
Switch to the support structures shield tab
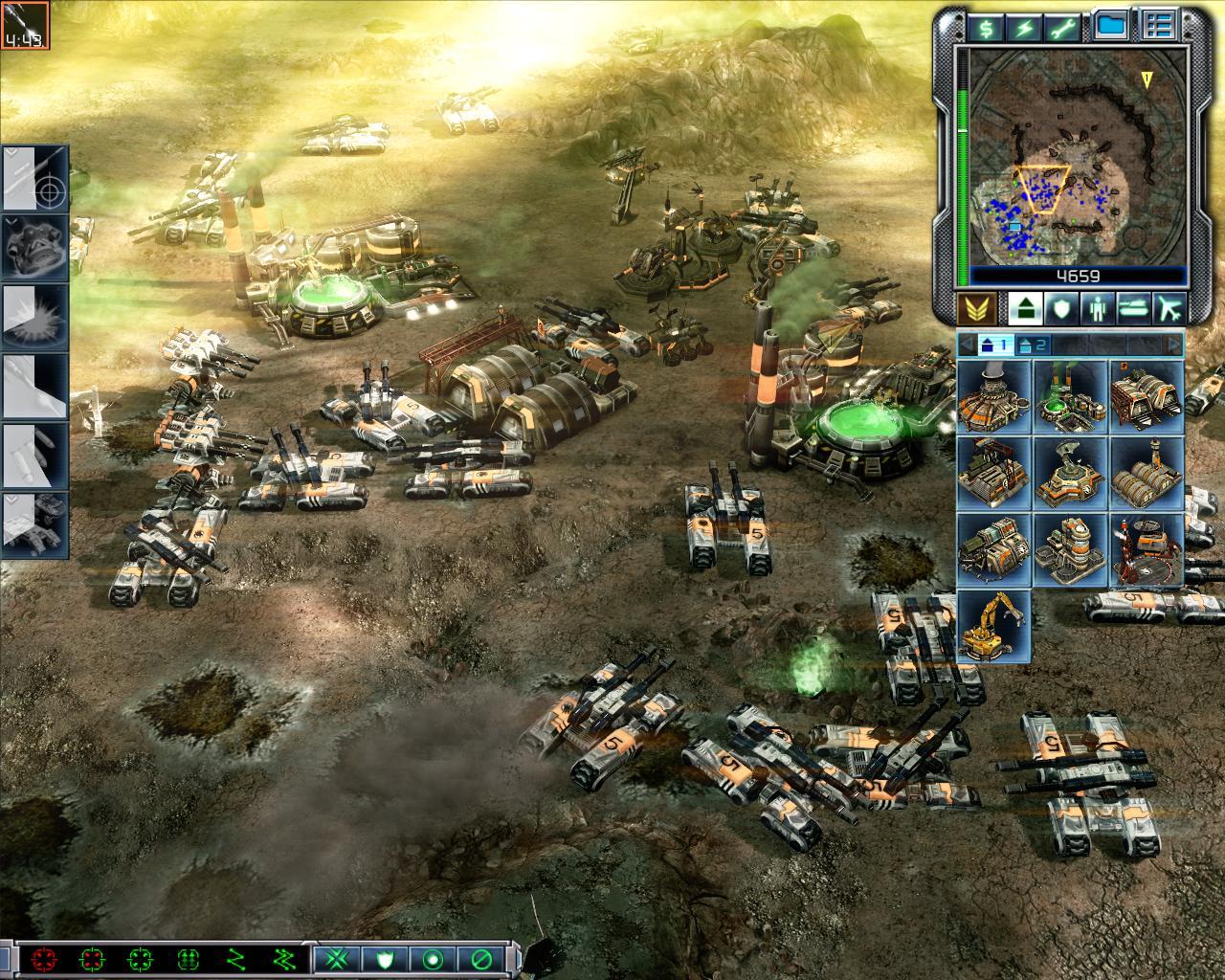tap(1060, 308)
